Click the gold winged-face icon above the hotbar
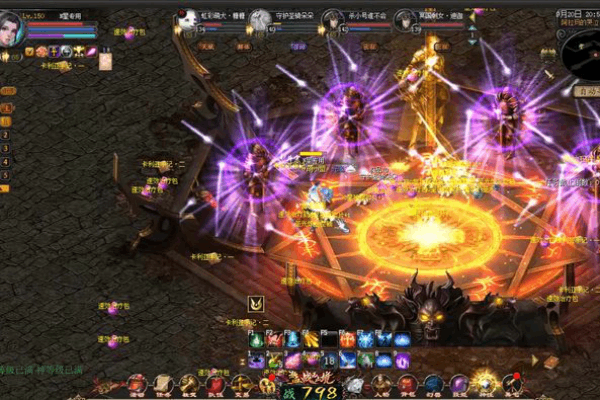Viewport: 600px width, 400px height. point(257,304)
